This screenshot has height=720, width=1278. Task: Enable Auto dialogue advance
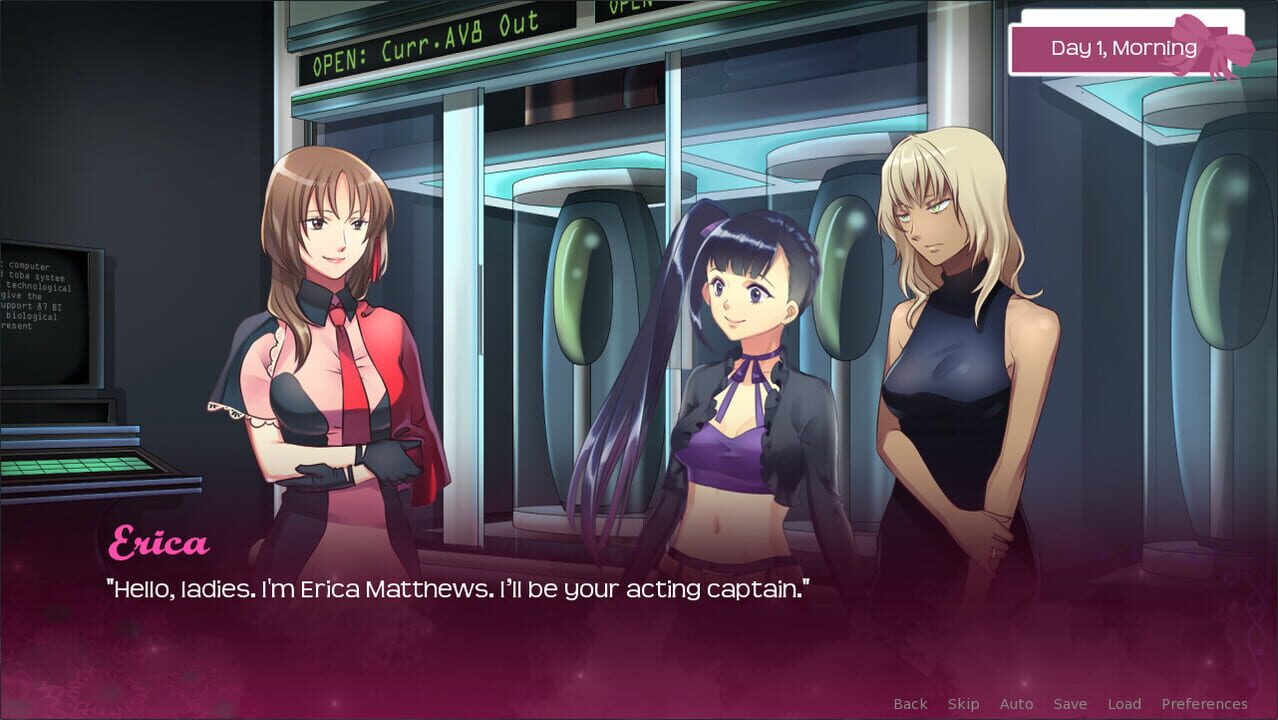tap(1016, 704)
